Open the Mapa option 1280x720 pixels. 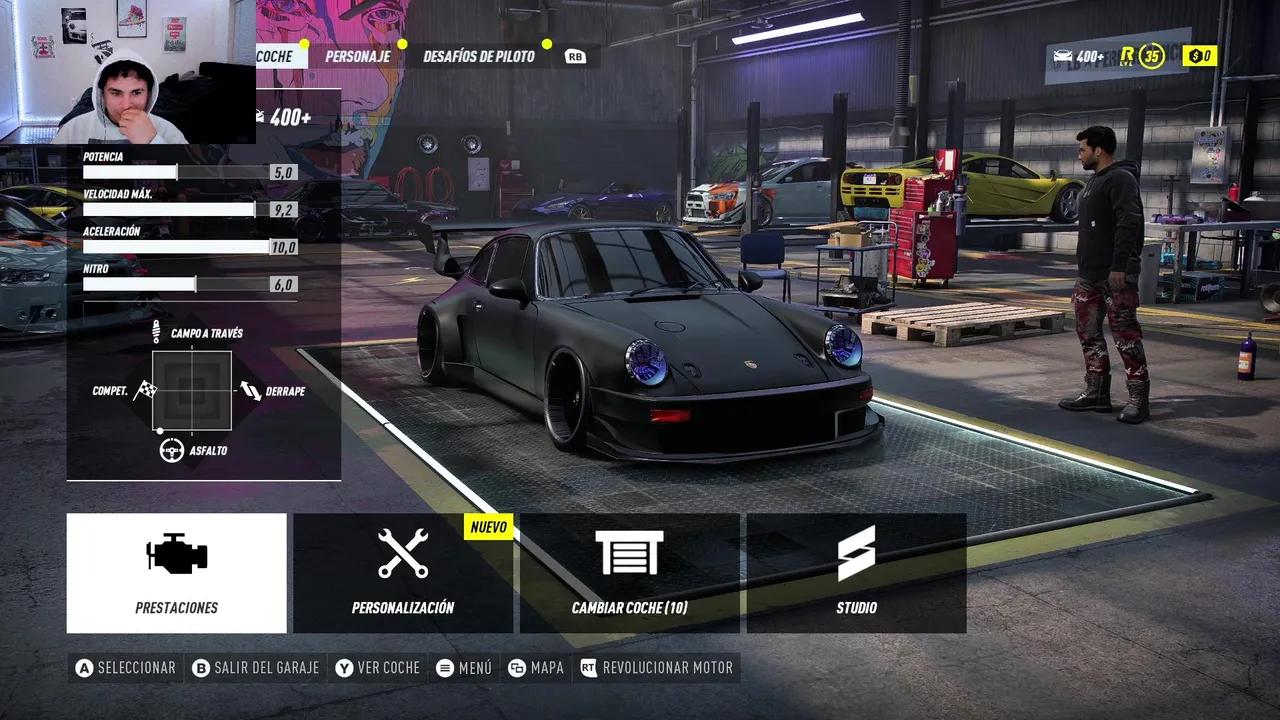point(536,668)
